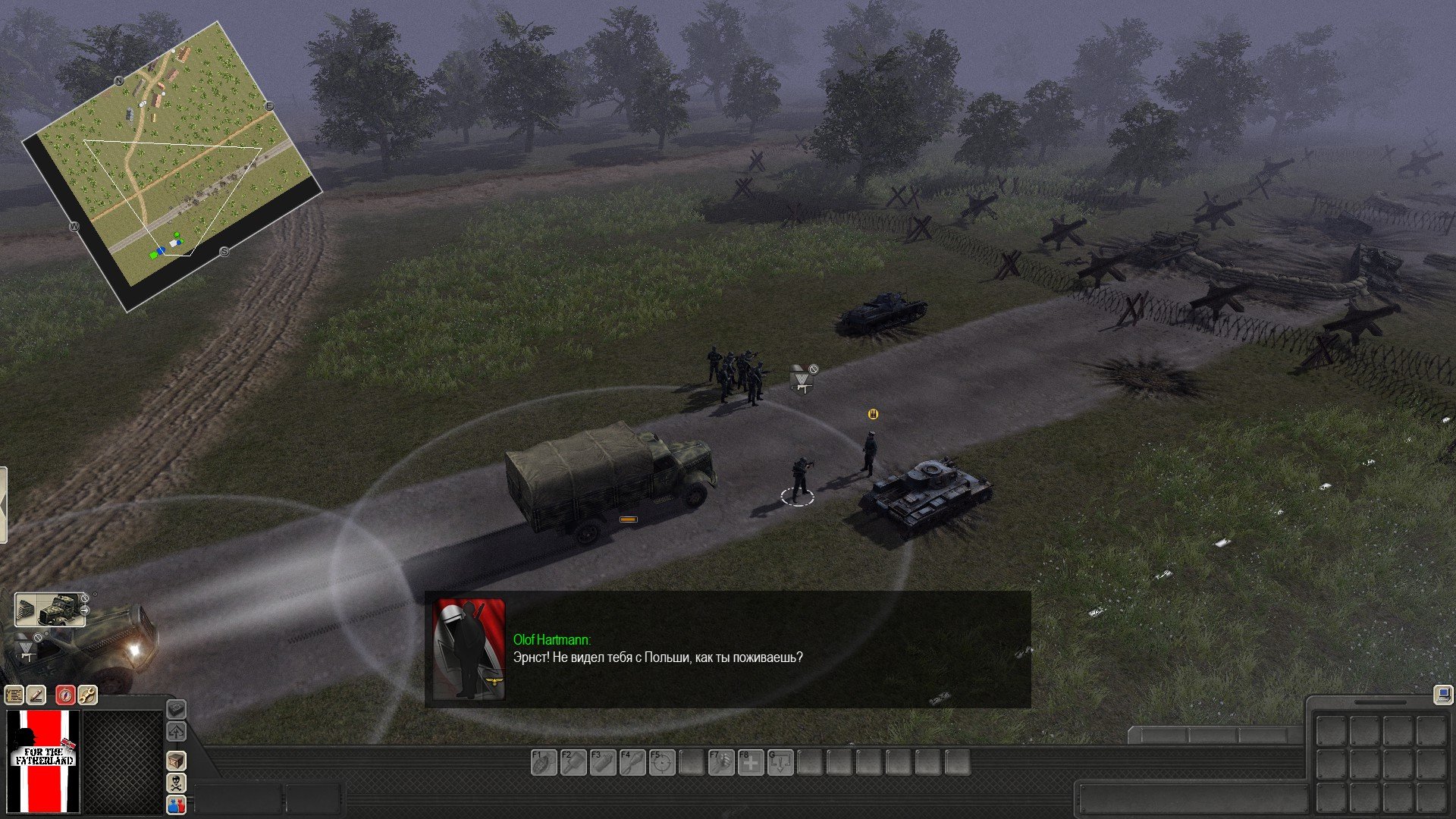The height and width of the screenshot is (819, 1456).
Task: Select the squad rank badge above soldiers
Action: (802, 378)
